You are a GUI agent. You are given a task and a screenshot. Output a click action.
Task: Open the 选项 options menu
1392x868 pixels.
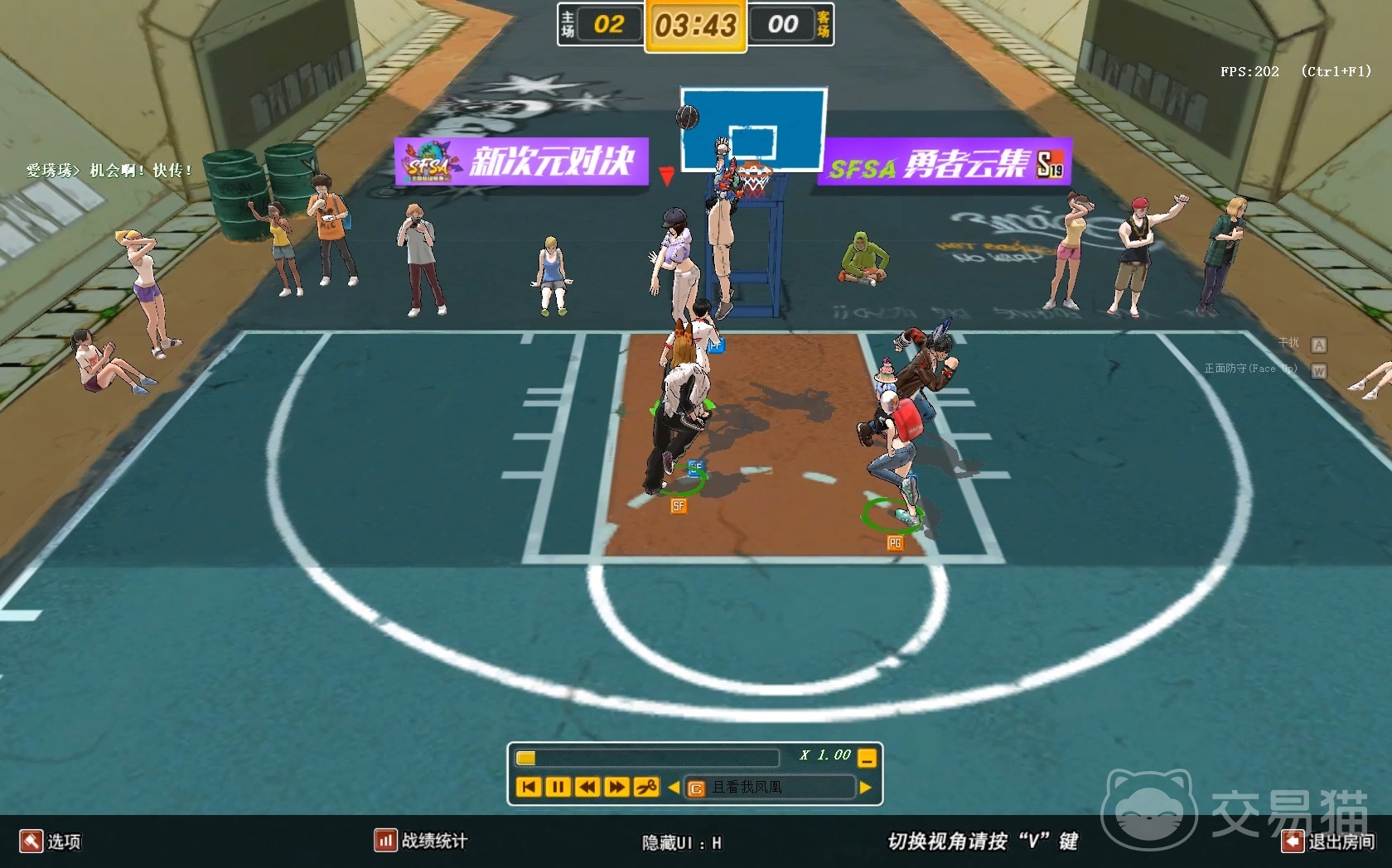51,841
